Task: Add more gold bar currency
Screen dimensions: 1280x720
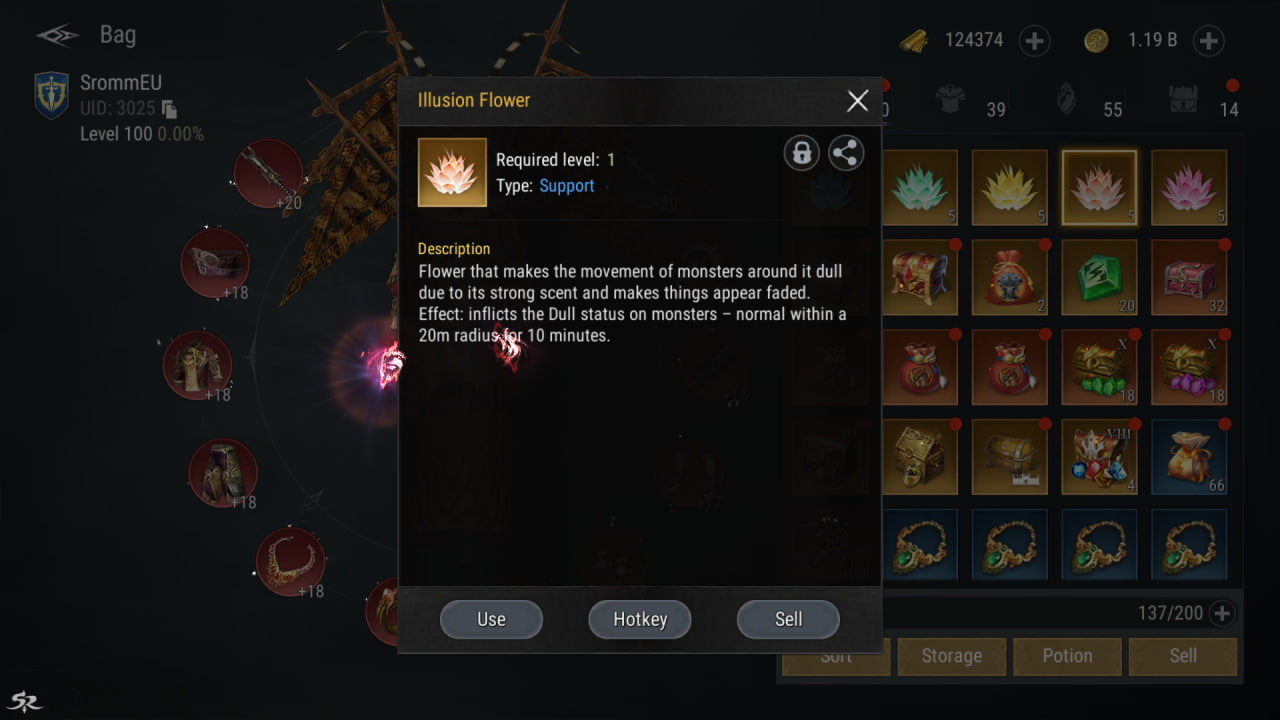Action: tap(1034, 41)
